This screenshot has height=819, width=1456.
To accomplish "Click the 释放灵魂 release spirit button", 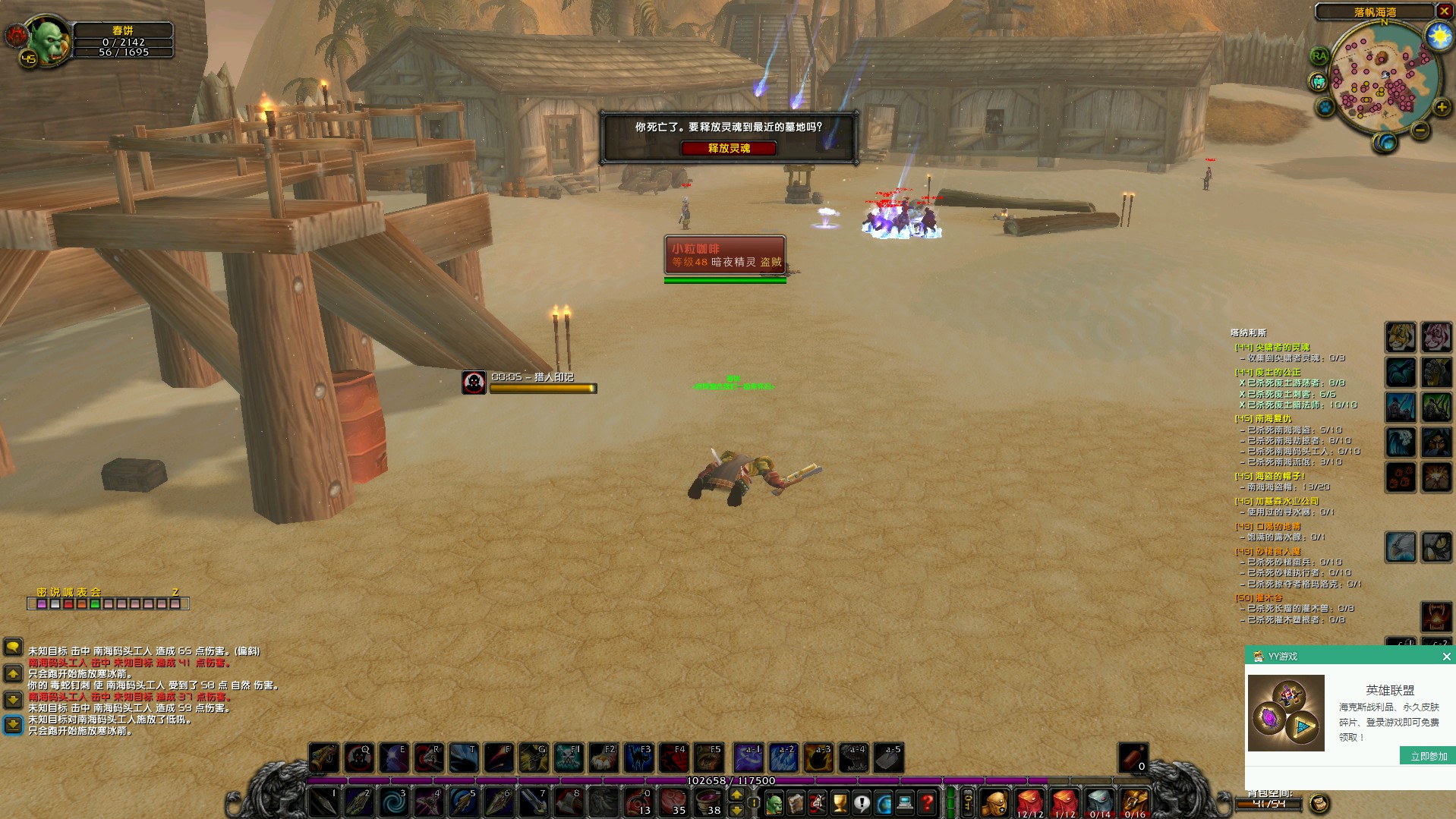I will click(729, 149).
